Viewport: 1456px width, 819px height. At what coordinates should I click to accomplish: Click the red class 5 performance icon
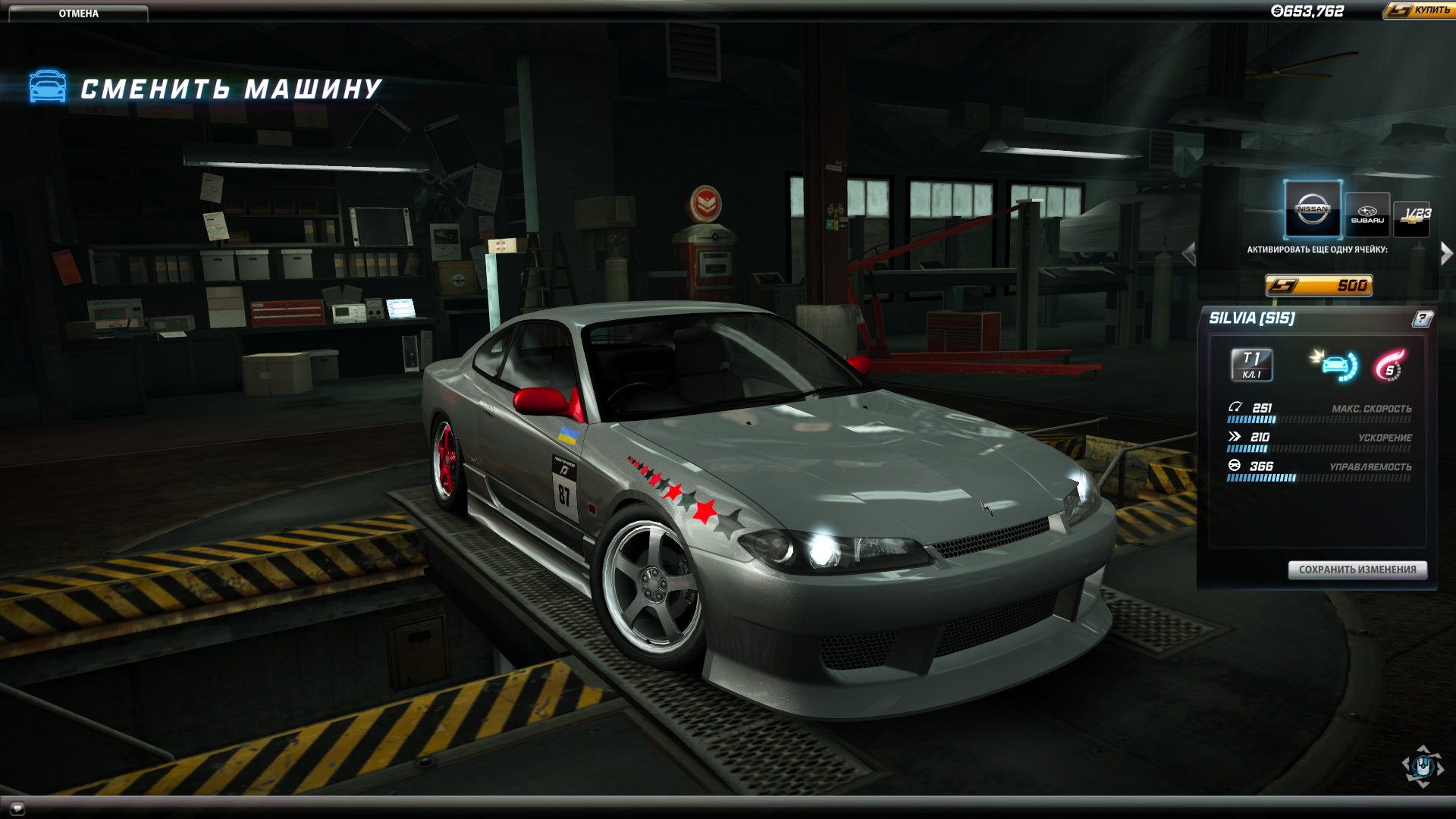1388,365
